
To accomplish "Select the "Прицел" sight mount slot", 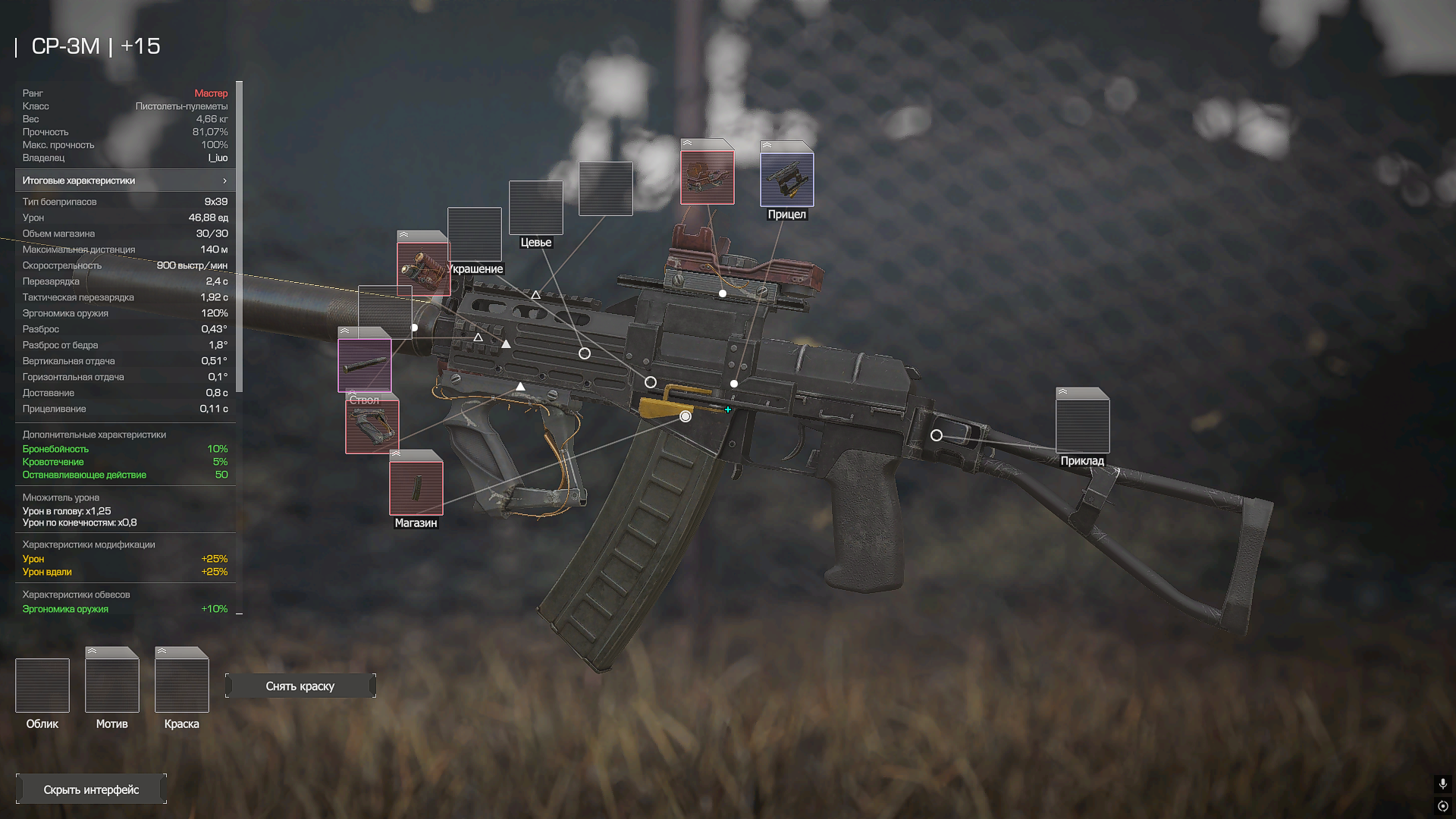I will tap(787, 180).
